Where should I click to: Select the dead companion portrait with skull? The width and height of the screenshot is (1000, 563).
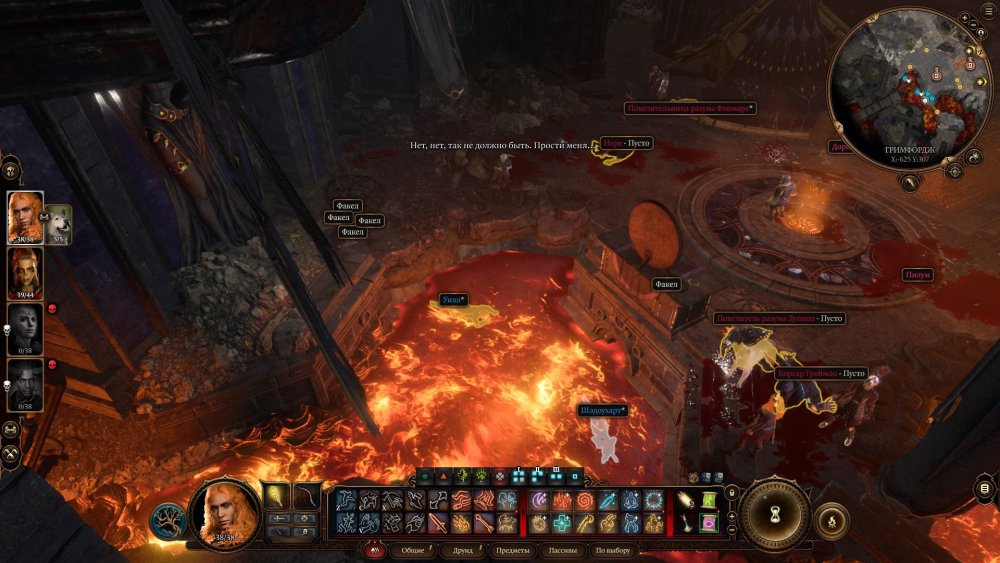click(25, 328)
